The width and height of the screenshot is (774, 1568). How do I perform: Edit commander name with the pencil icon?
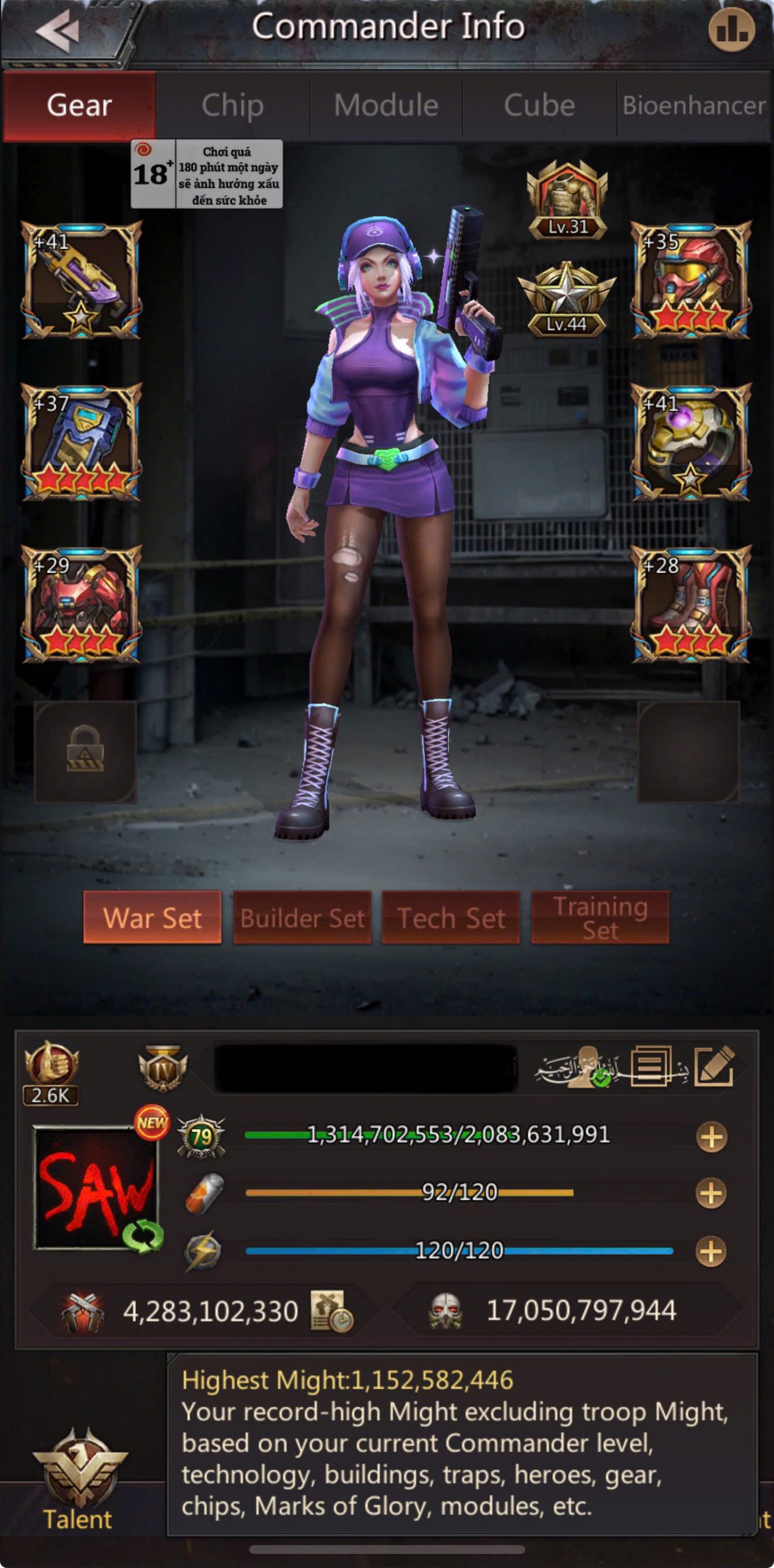point(714,1066)
